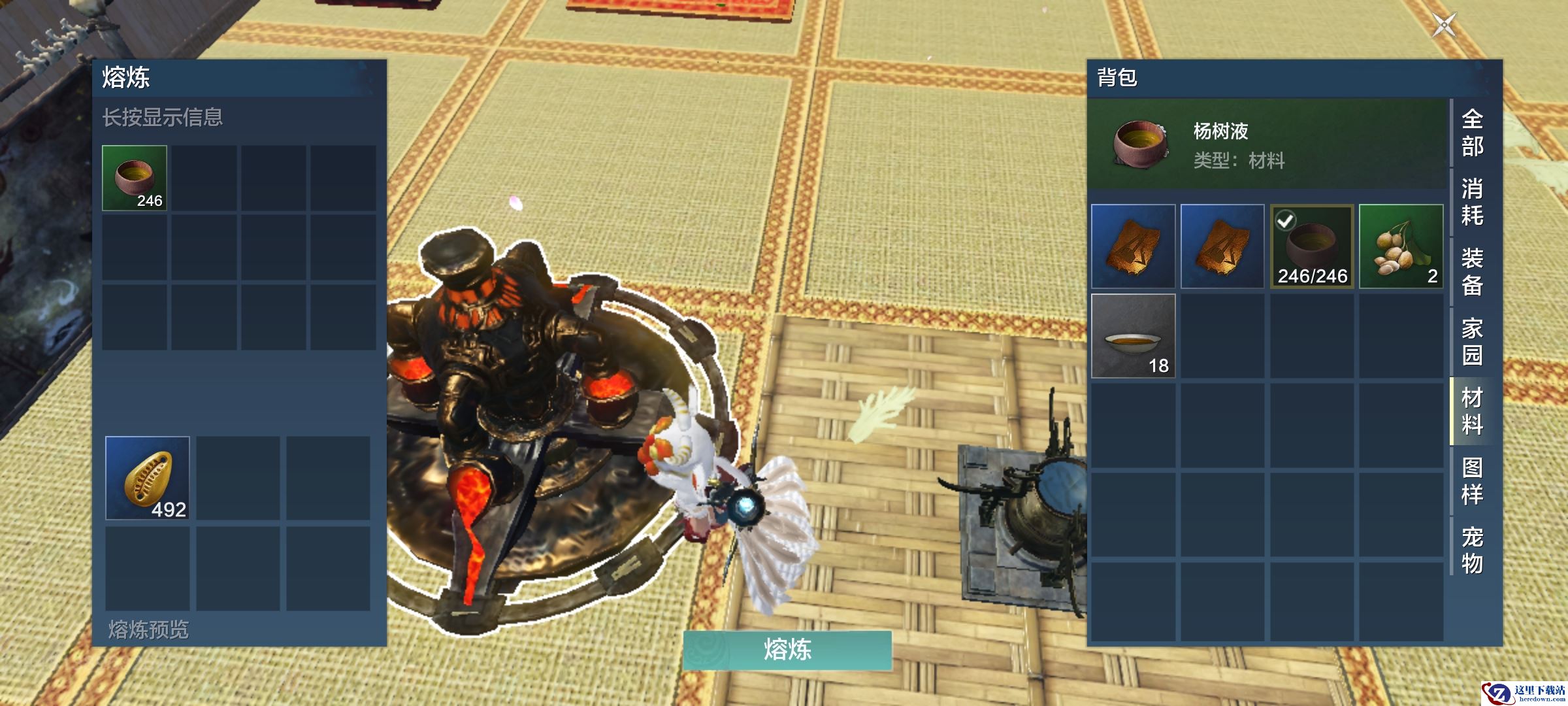Click the 熔炼 smelt button
Viewport: 1568px width, 706px height.
coord(787,650)
